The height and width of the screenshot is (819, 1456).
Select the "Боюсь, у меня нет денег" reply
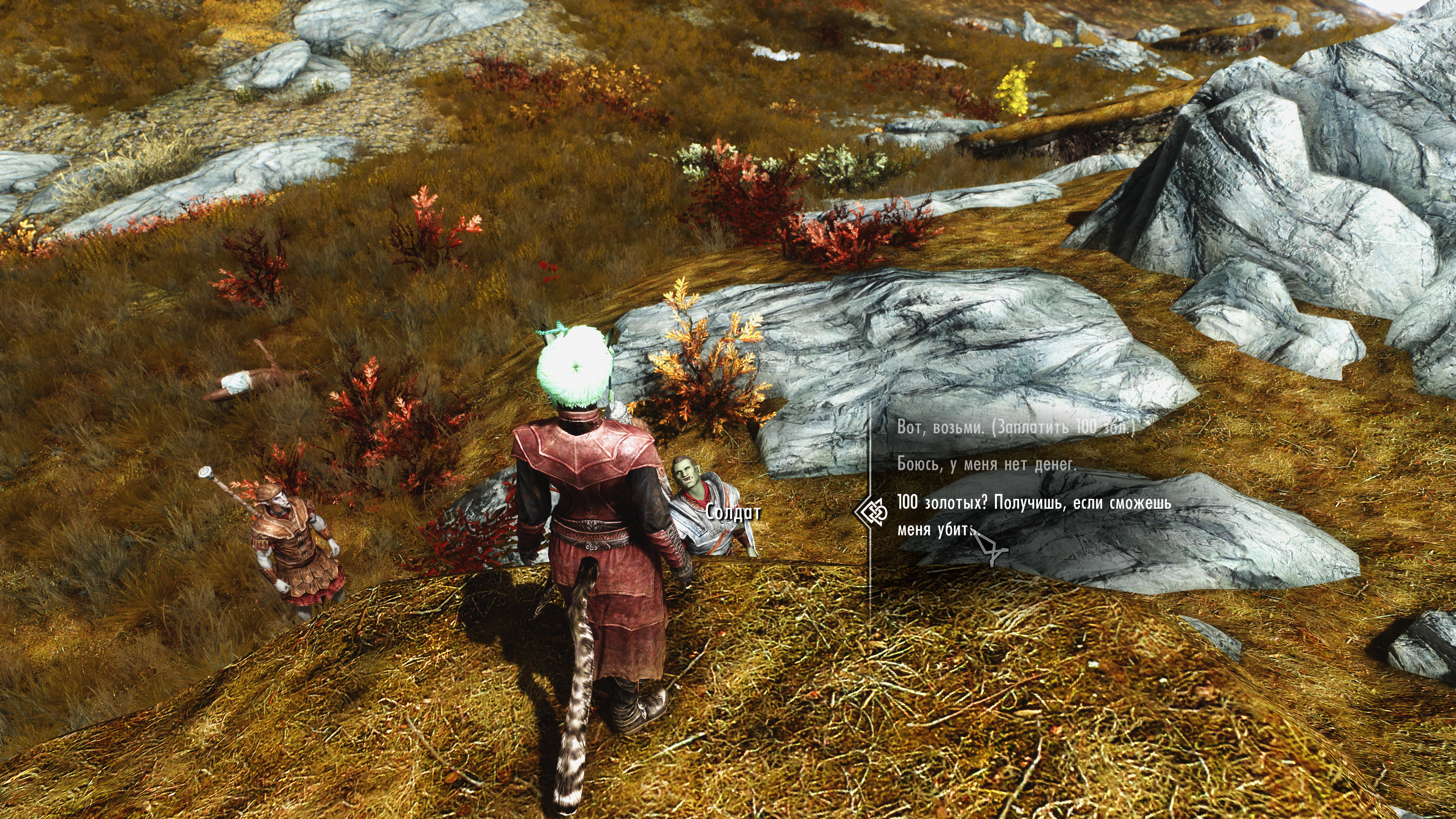[x=986, y=464]
